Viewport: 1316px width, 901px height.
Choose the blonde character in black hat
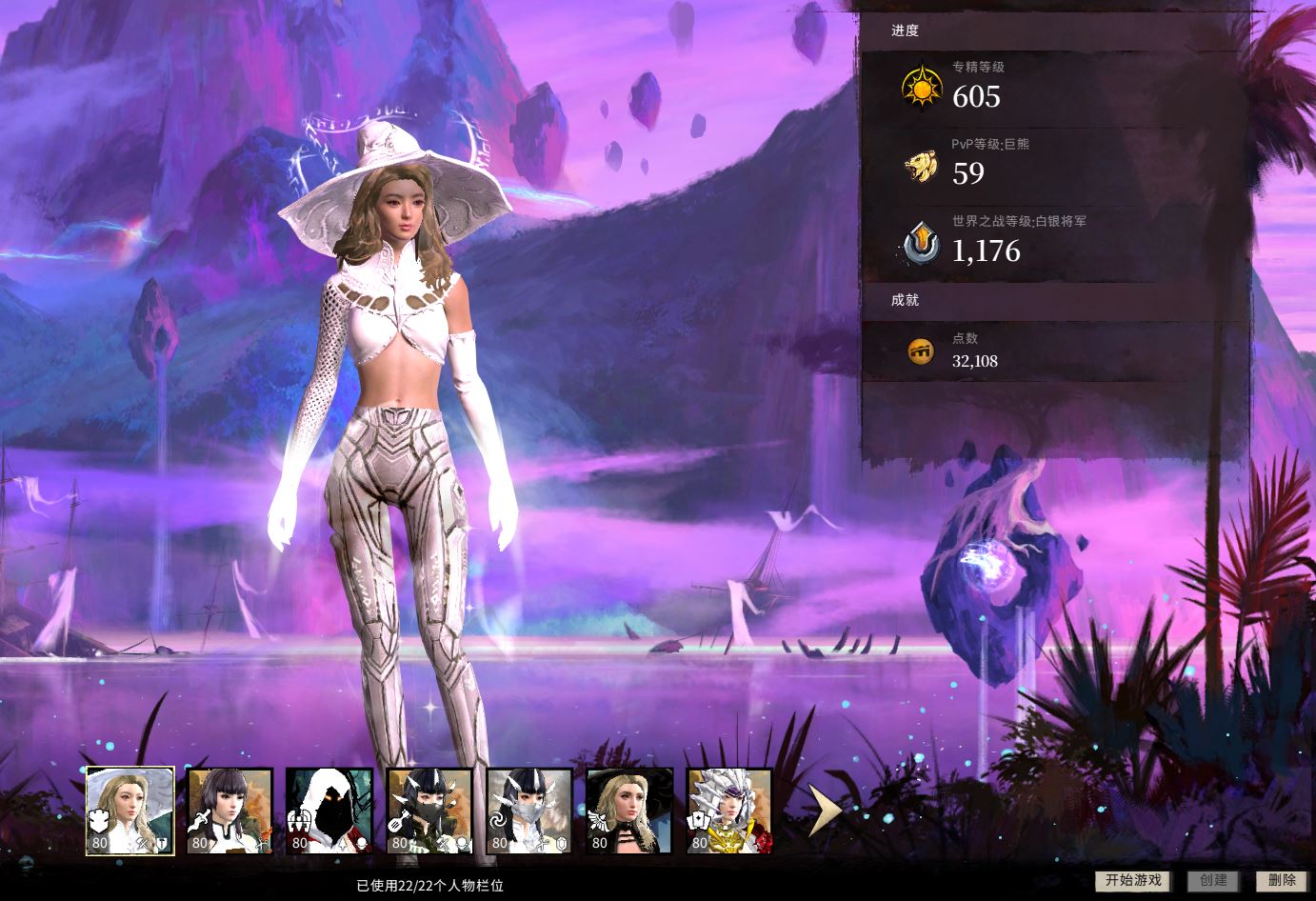point(629,811)
